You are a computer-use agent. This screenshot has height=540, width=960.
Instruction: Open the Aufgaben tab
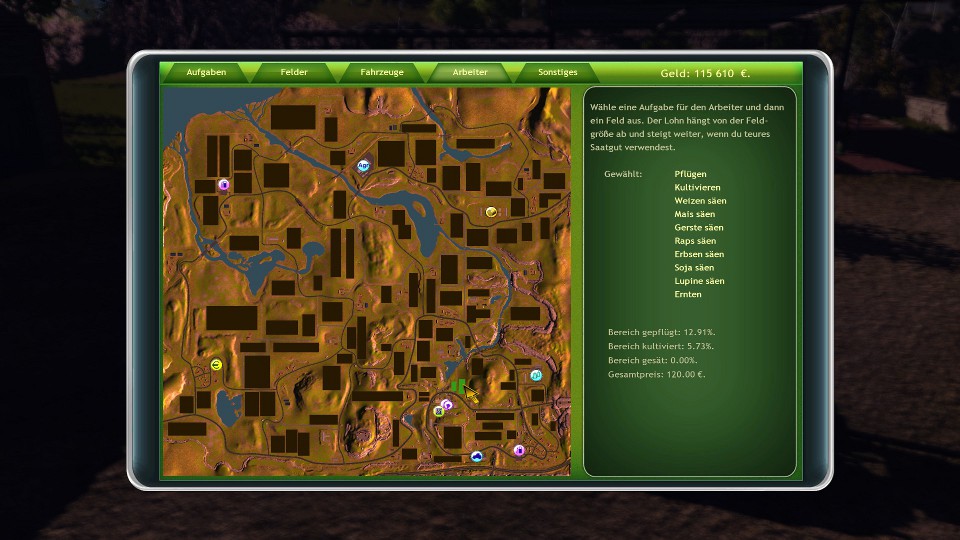click(x=206, y=73)
